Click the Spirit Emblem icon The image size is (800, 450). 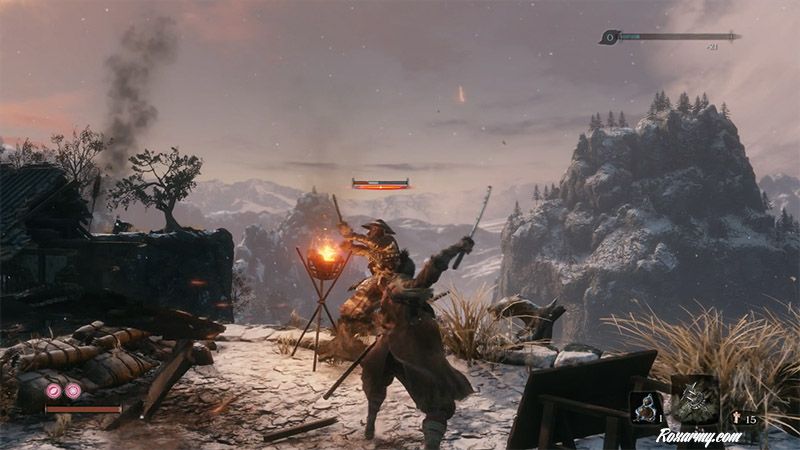pyautogui.click(x=737, y=419)
